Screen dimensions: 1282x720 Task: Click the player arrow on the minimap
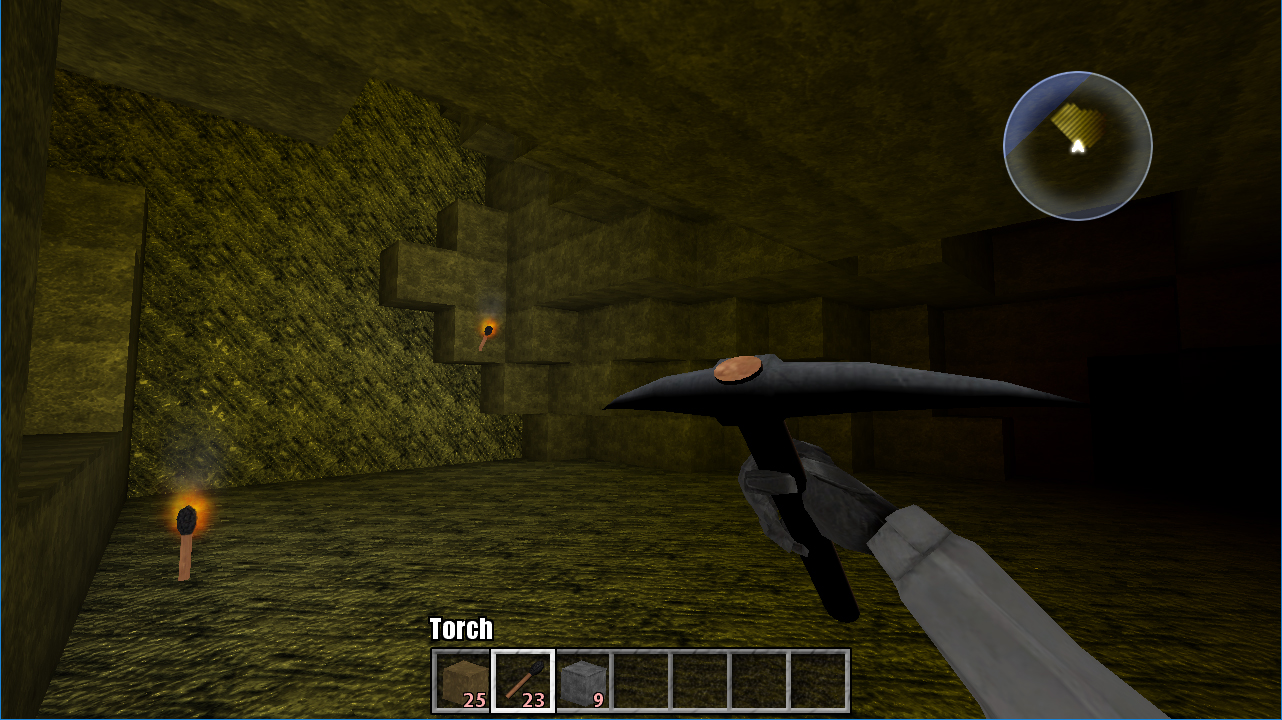pos(1077,146)
